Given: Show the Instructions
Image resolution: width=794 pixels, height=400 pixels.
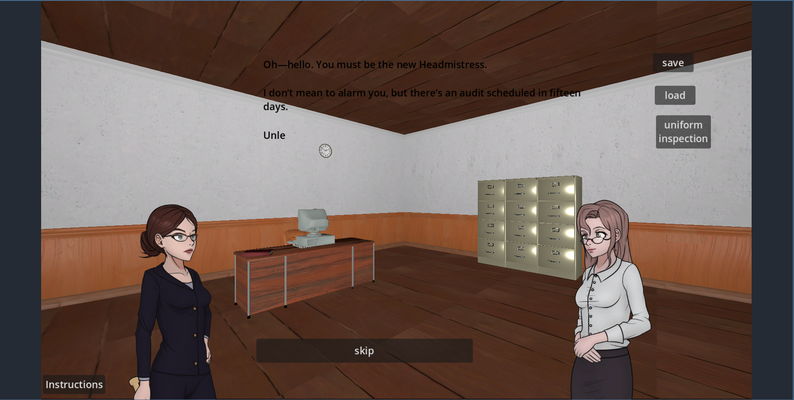Looking at the screenshot, I should pos(74,385).
